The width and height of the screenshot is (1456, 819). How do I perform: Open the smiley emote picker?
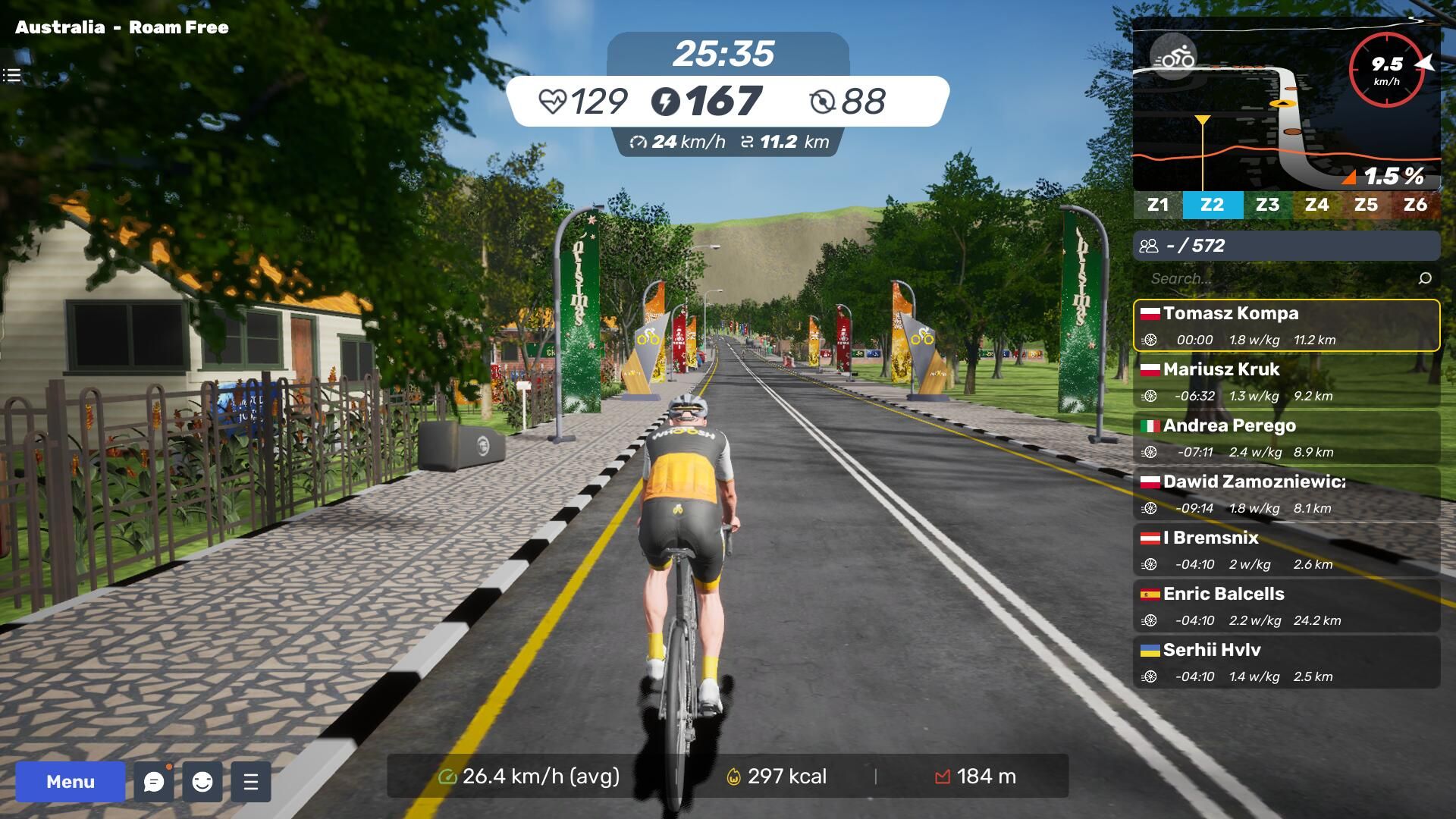tap(202, 782)
